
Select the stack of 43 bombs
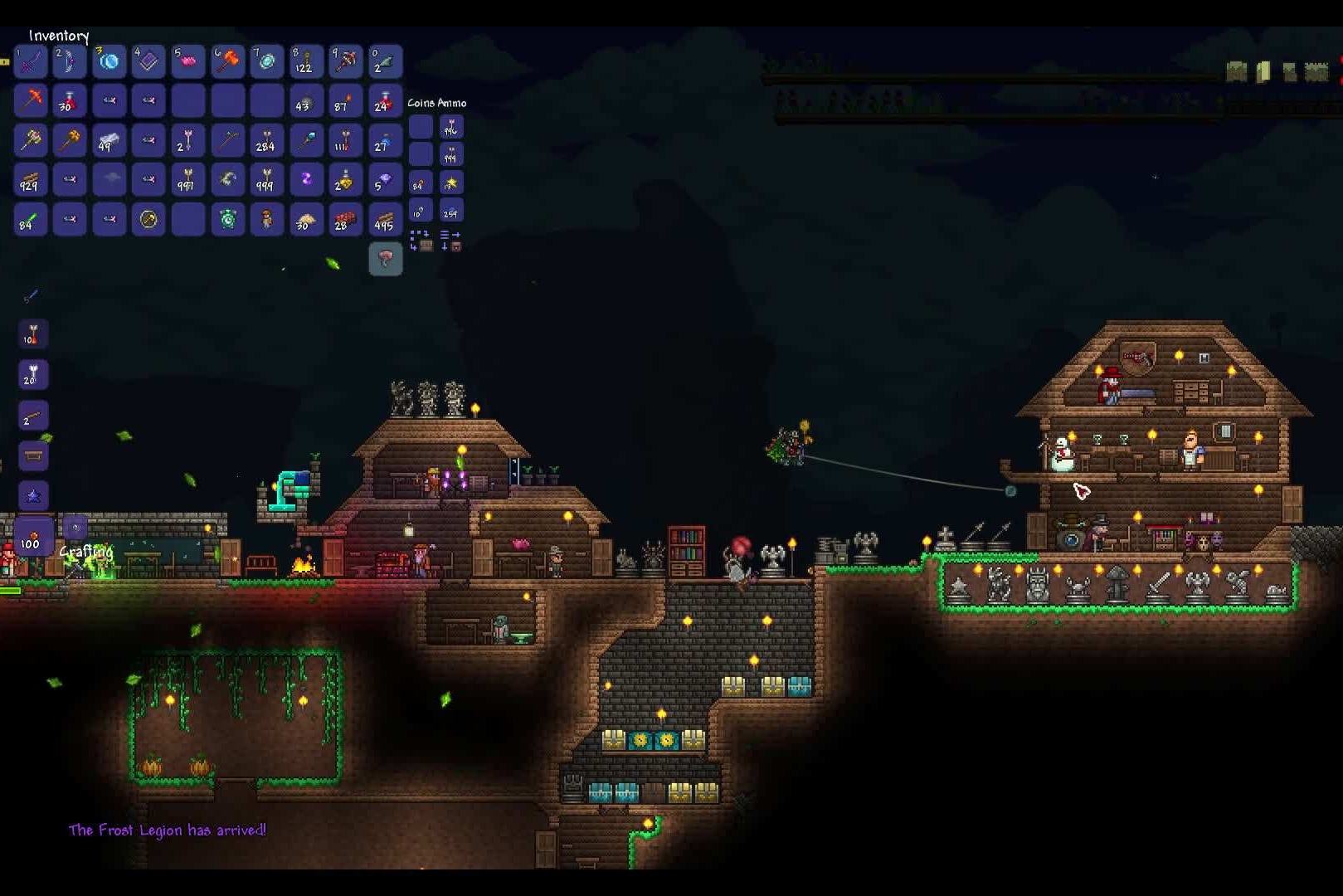point(306,100)
